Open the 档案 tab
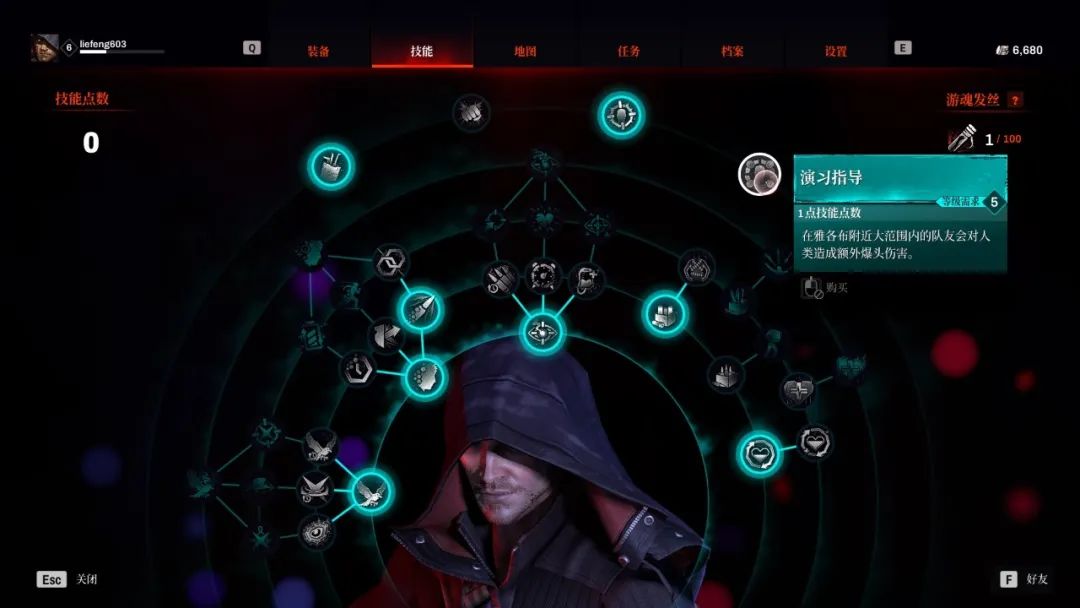This screenshot has height=608, width=1080. (x=732, y=51)
